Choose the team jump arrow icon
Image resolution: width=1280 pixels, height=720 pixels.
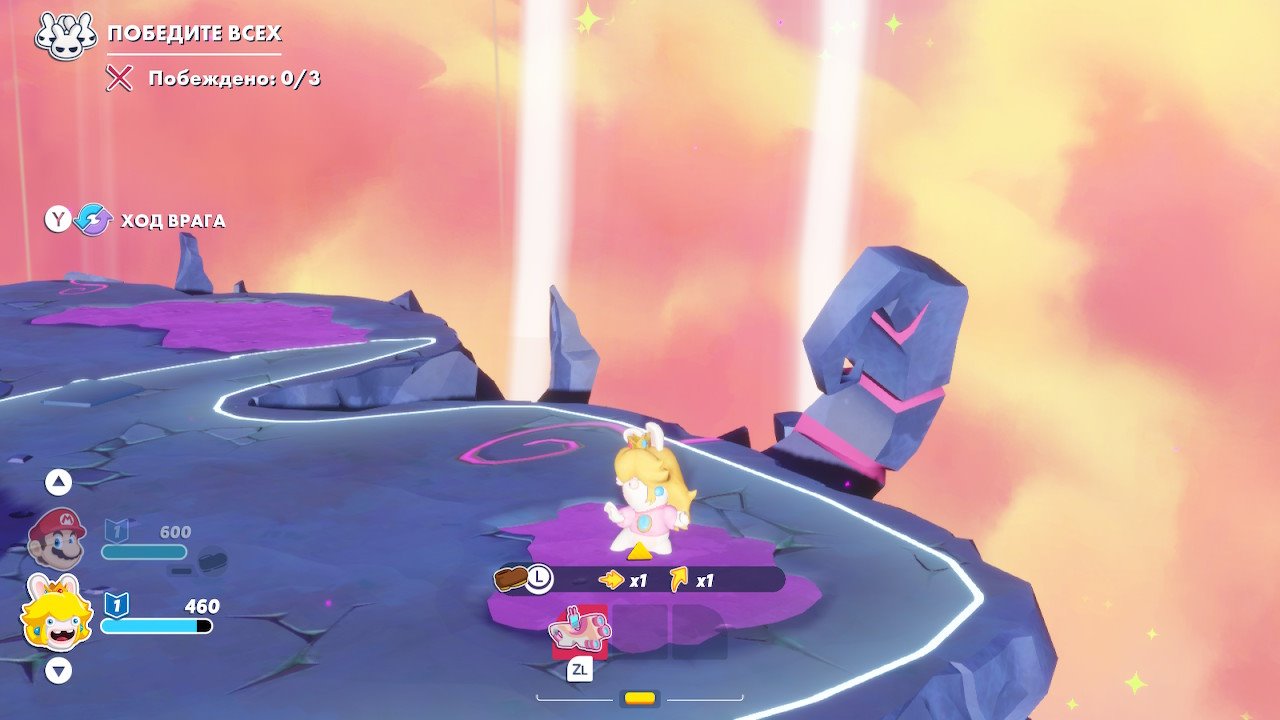680,579
